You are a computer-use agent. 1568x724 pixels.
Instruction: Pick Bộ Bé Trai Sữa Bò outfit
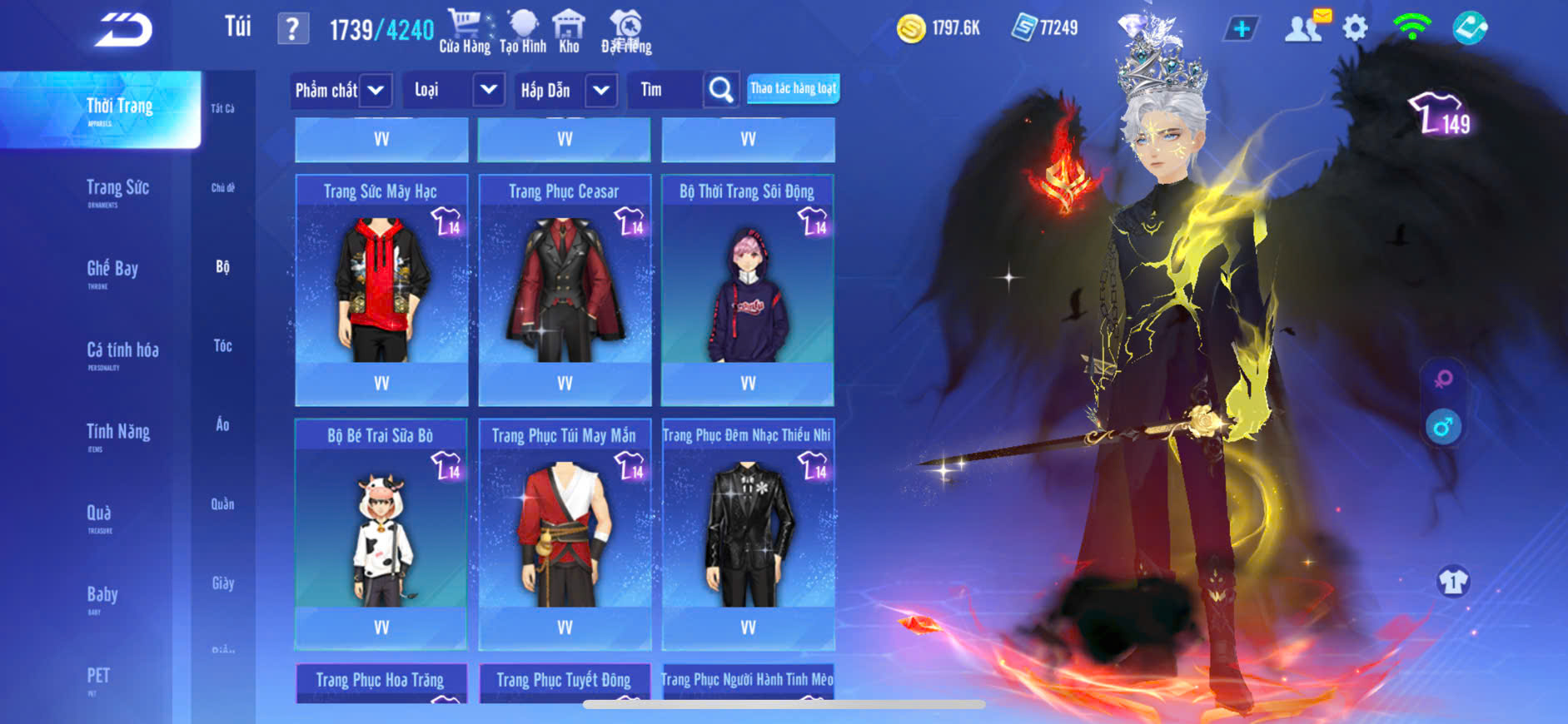click(x=381, y=533)
